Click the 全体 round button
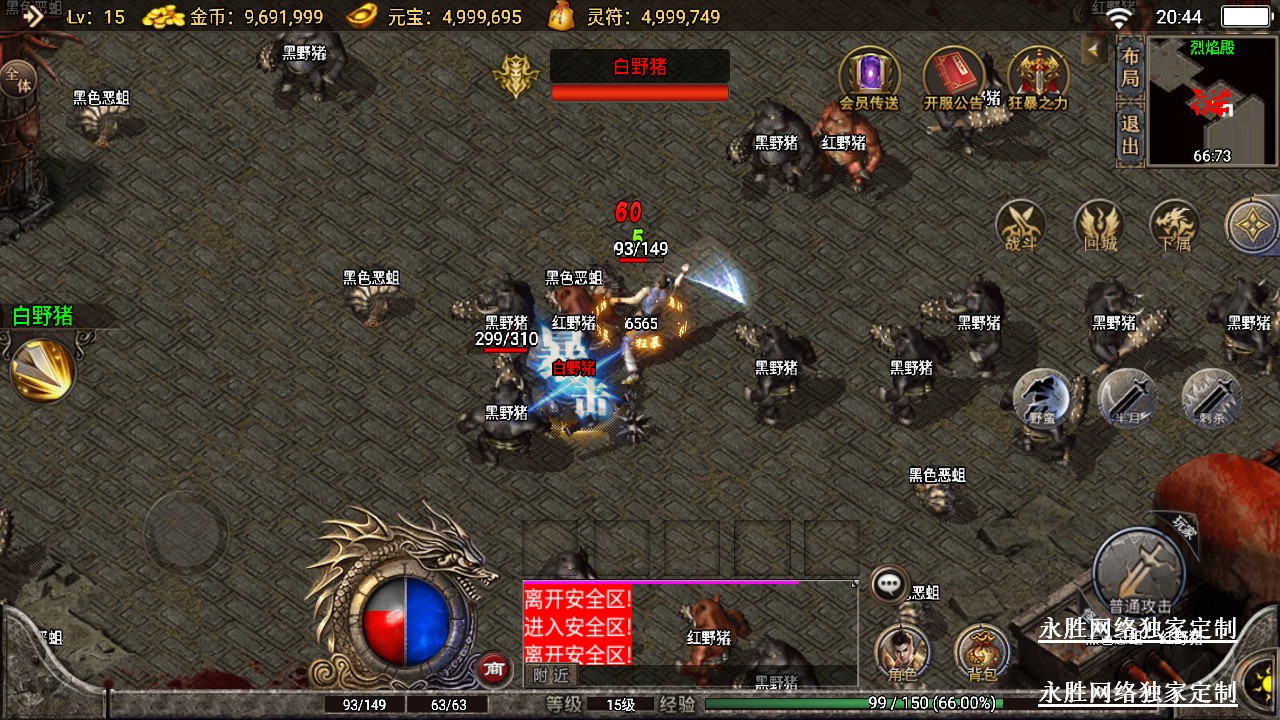 tap(17, 79)
